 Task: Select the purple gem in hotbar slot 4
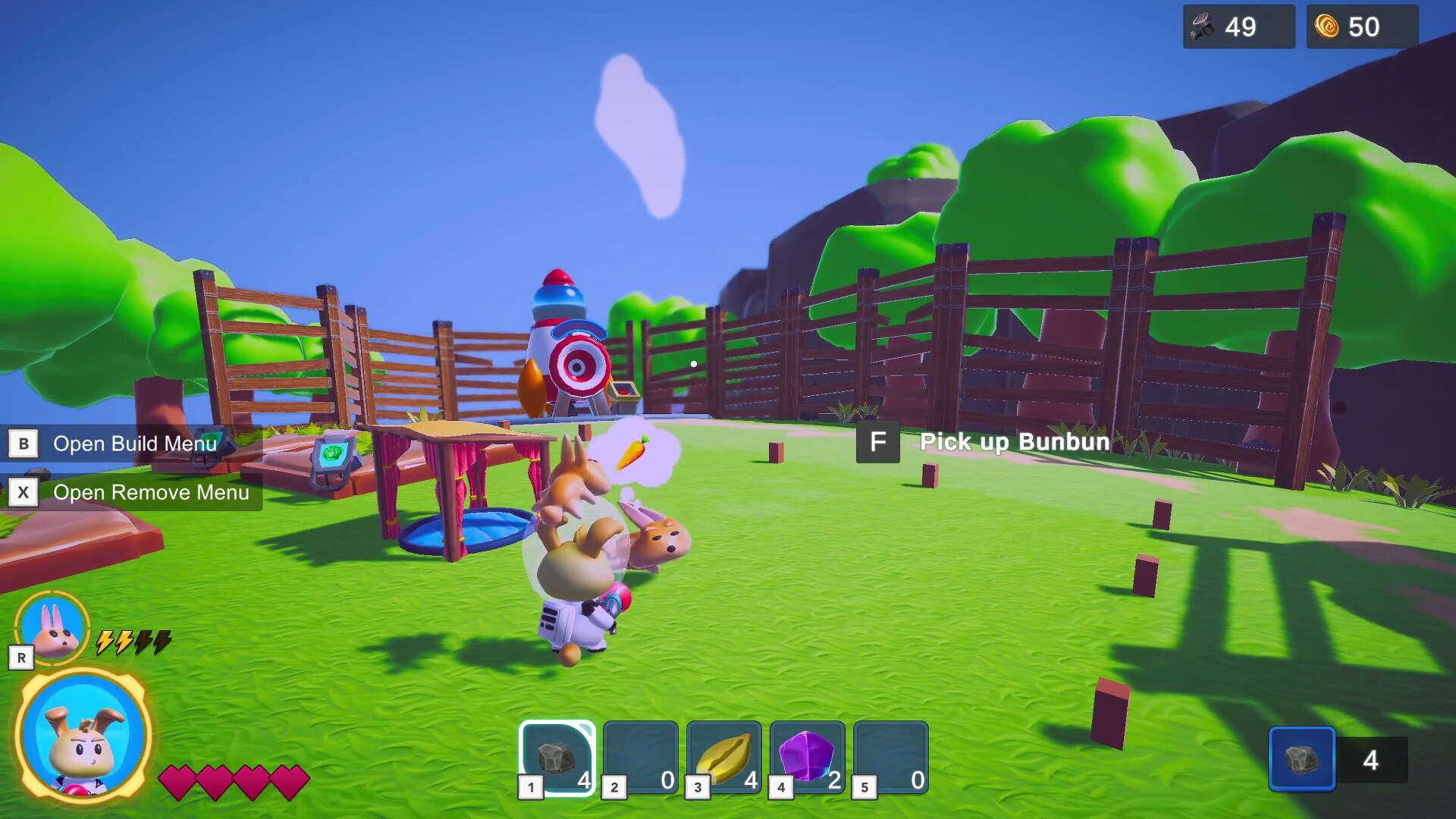tap(808, 756)
